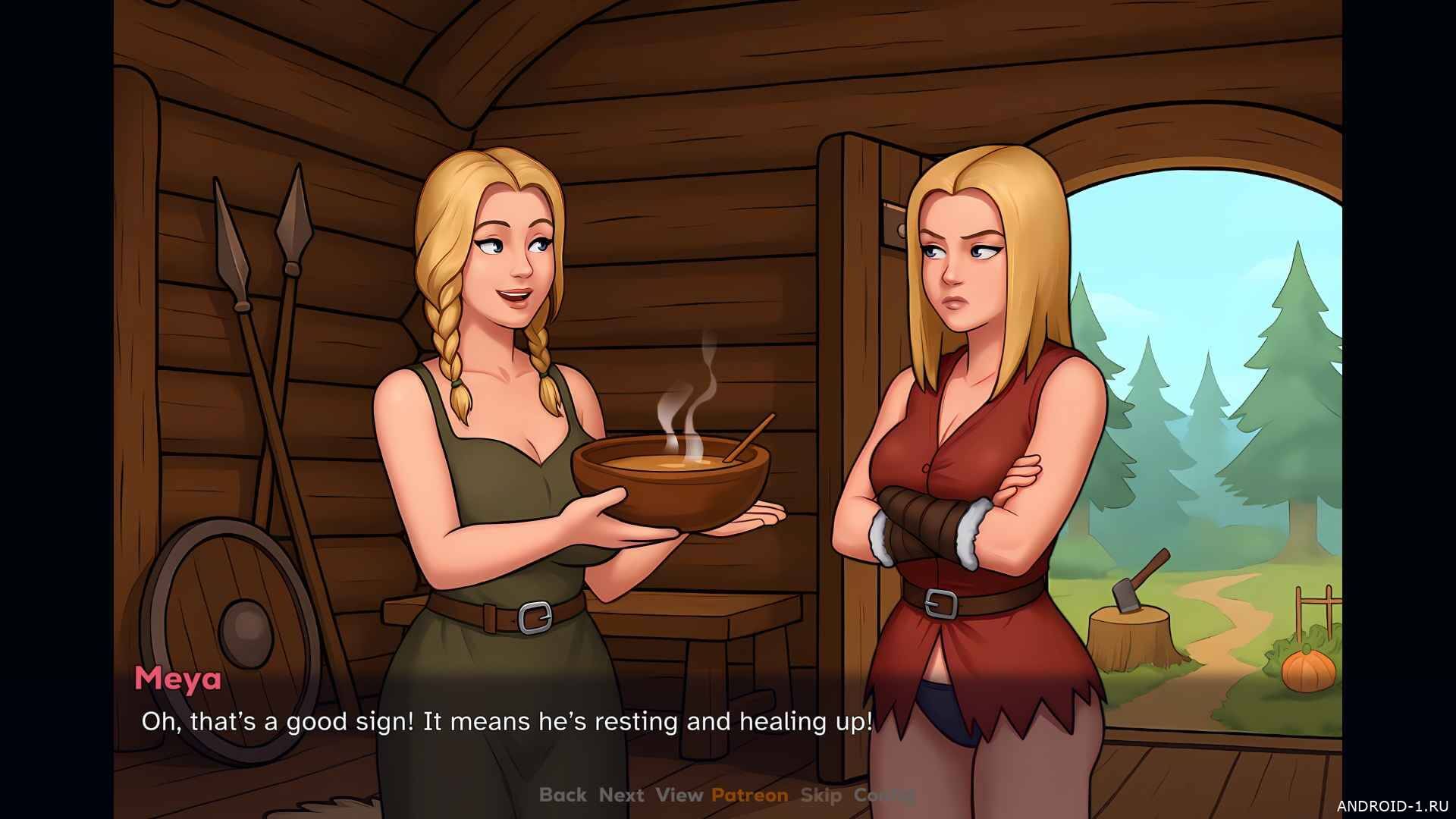Open the Config menu
Screen dimensions: 1456x819
(x=884, y=795)
